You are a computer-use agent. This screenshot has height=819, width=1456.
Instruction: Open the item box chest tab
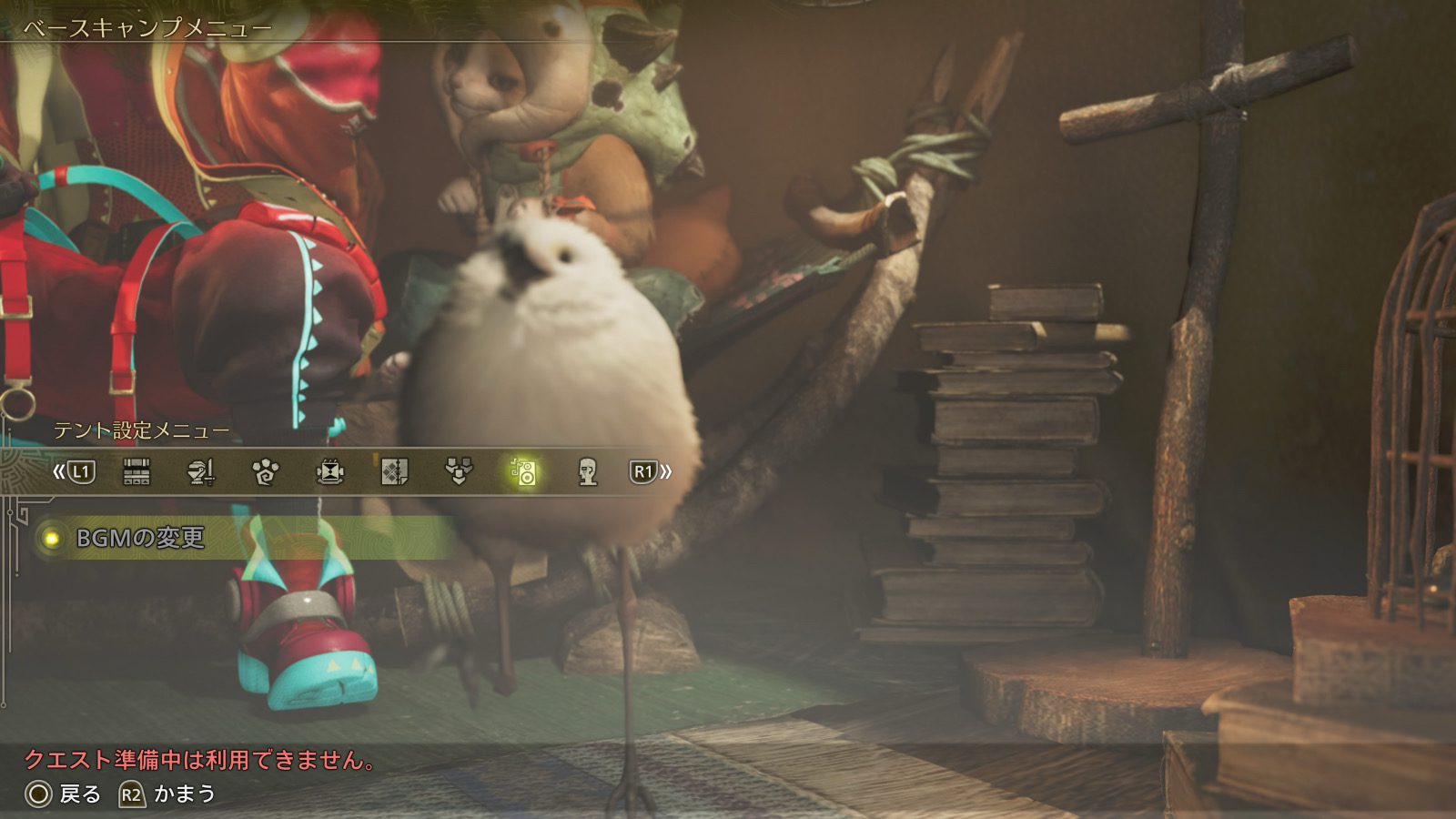tap(136, 471)
